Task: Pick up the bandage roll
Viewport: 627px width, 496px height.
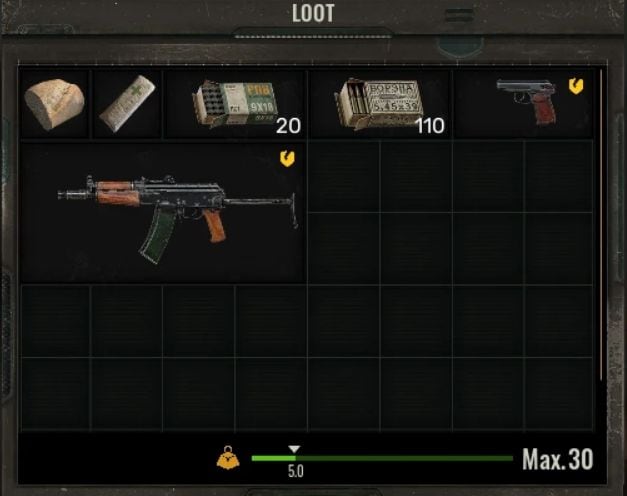Action: pos(127,103)
